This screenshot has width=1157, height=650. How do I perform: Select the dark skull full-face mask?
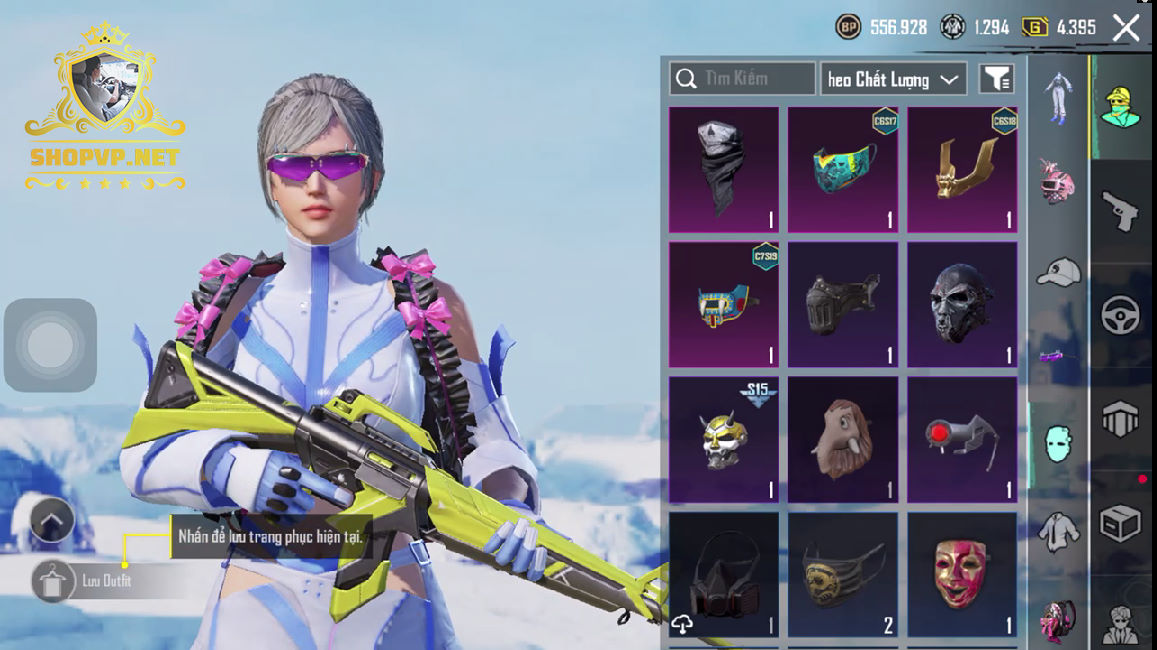pyautogui.click(x=962, y=304)
